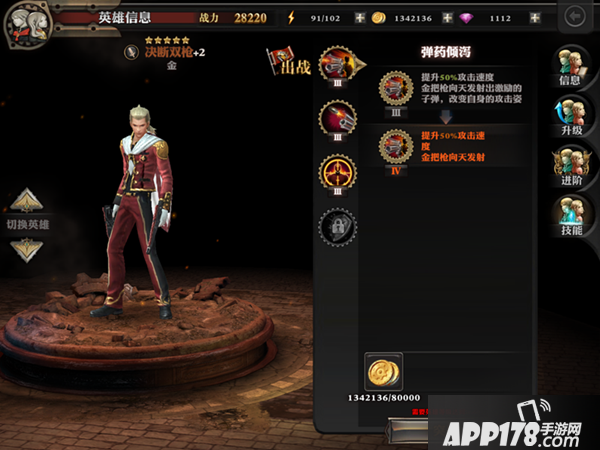Switch to next hero with the down arrow
This screenshot has height=450, width=600.
click(27, 249)
